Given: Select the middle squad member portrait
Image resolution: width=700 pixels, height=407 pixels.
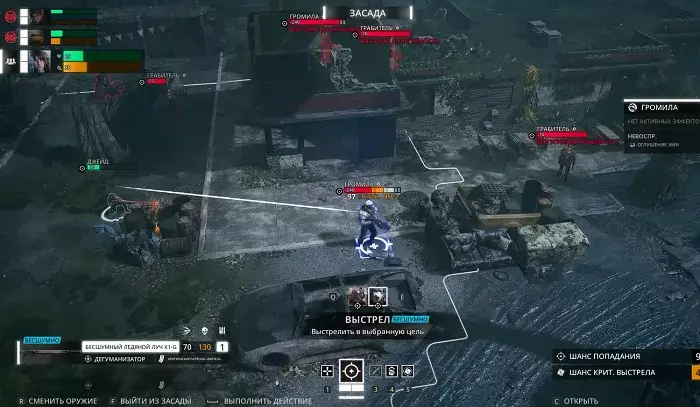Looking at the screenshot, I should coord(37,36).
